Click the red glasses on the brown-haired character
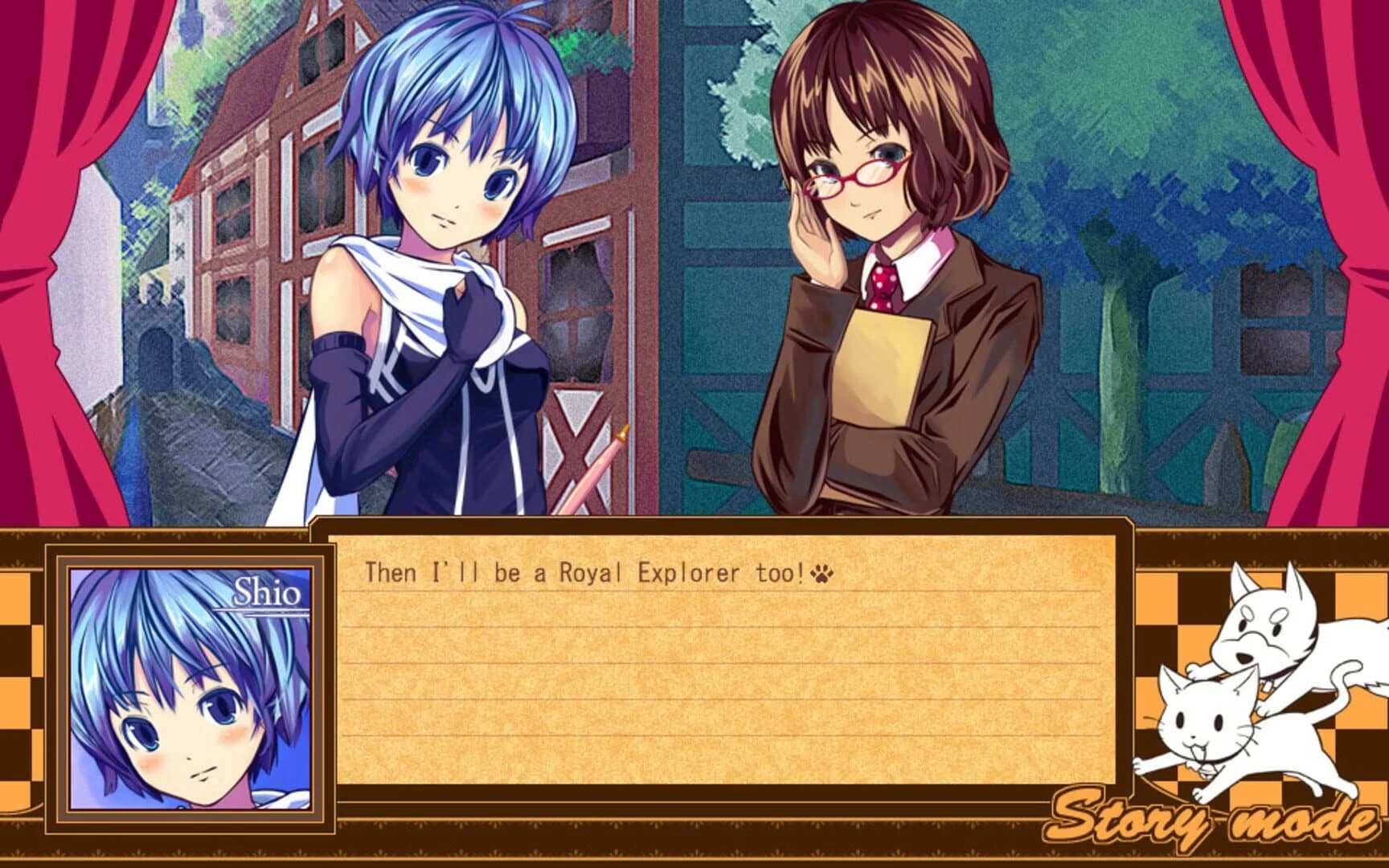 [x=850, y=178]
